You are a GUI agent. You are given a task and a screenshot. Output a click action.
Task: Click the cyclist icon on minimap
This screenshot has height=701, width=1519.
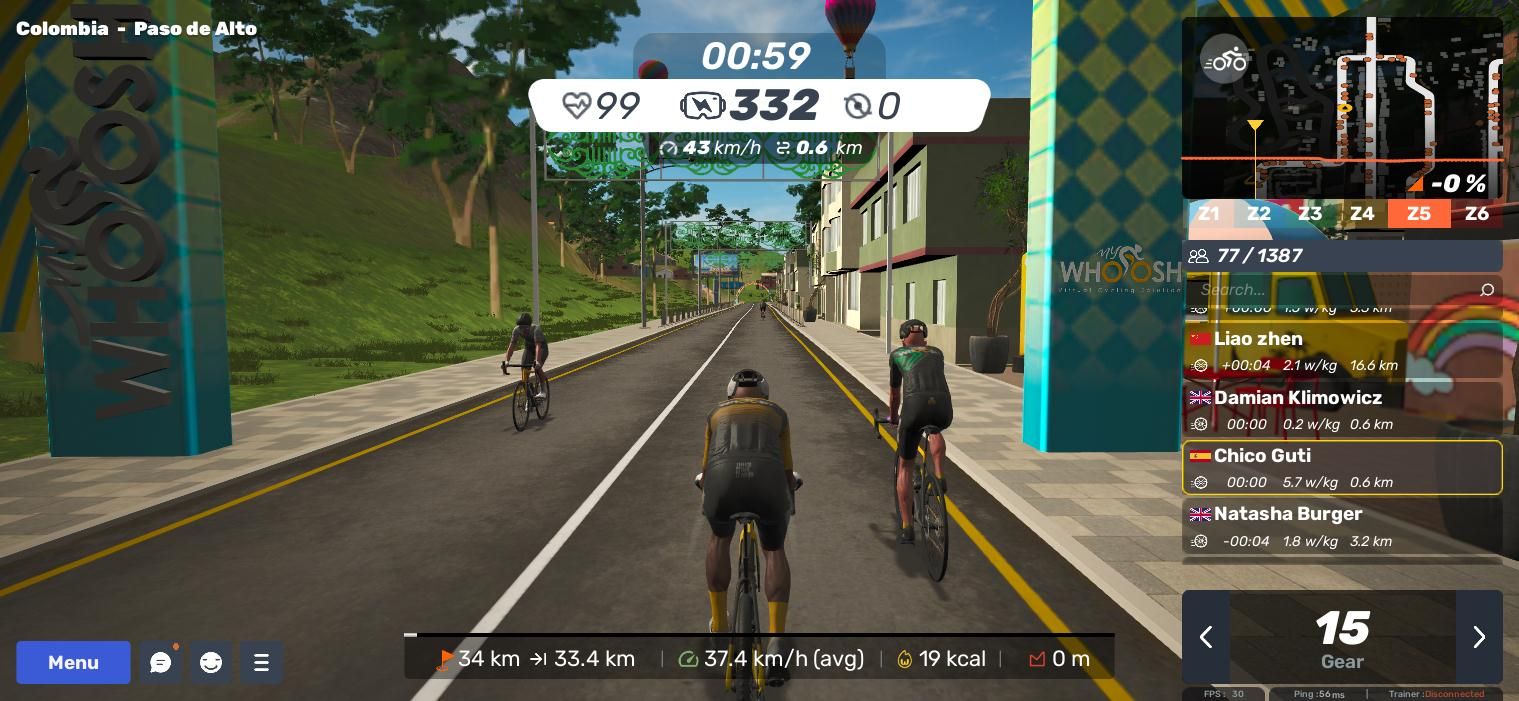pos(1224,60)
